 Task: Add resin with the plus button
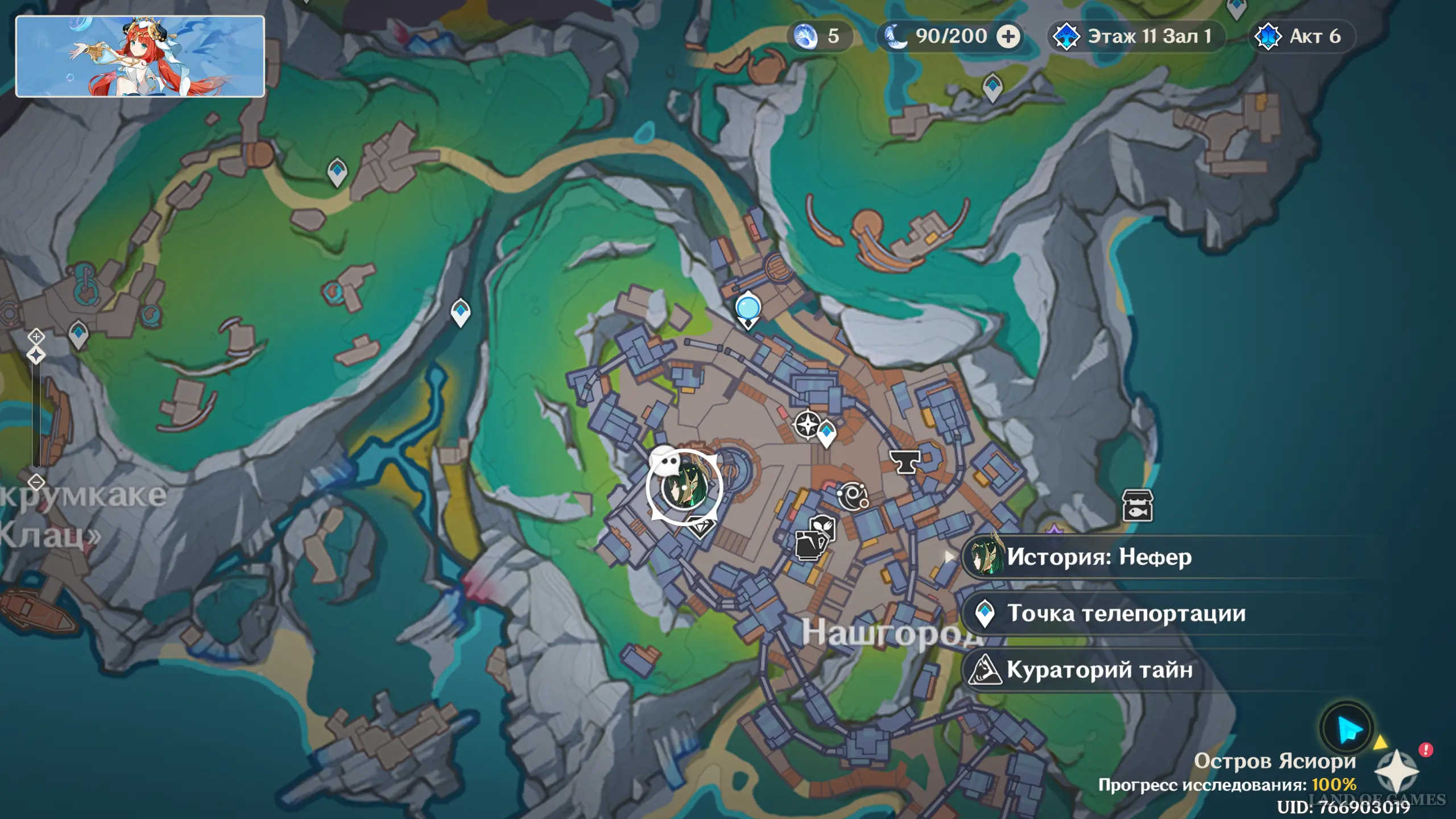coord(1008,36)
